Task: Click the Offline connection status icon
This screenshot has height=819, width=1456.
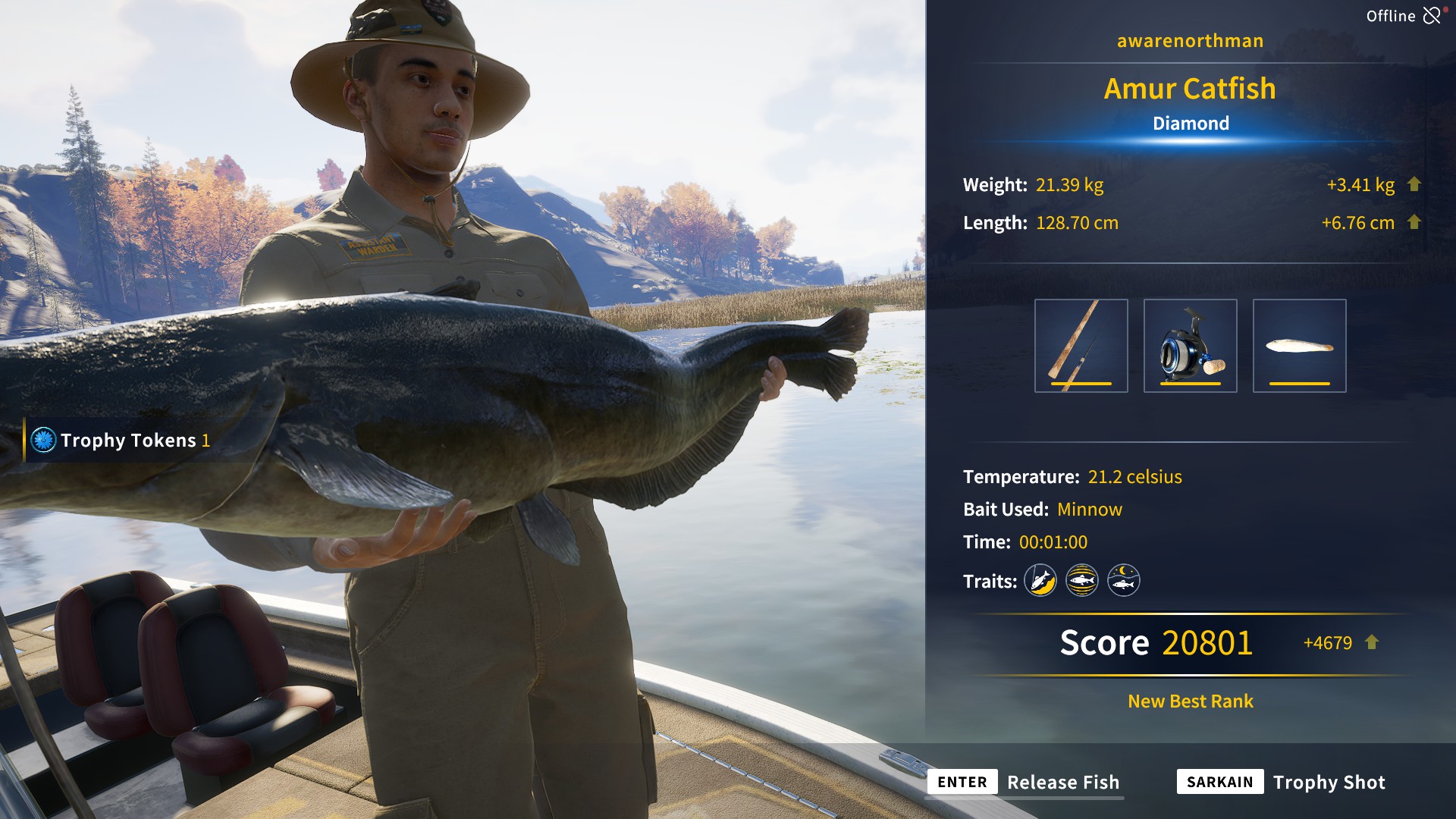Action: tap(1433, 14)
